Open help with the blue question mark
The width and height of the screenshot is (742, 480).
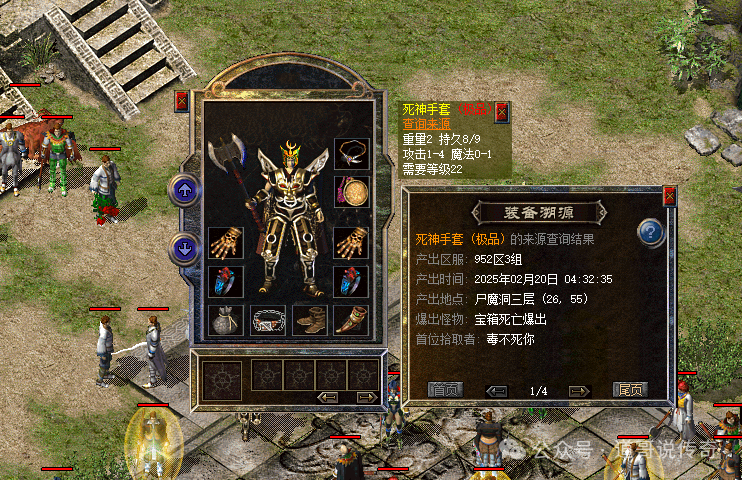(x=651, y=234)
